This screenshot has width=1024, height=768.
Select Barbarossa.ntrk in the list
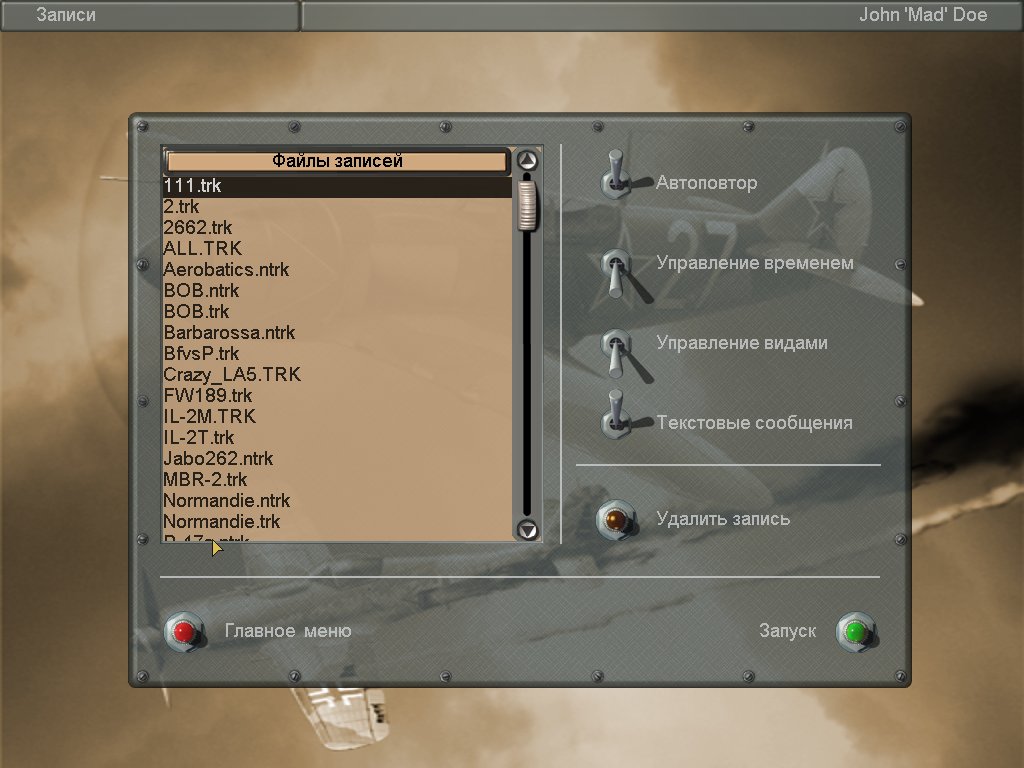229,333
